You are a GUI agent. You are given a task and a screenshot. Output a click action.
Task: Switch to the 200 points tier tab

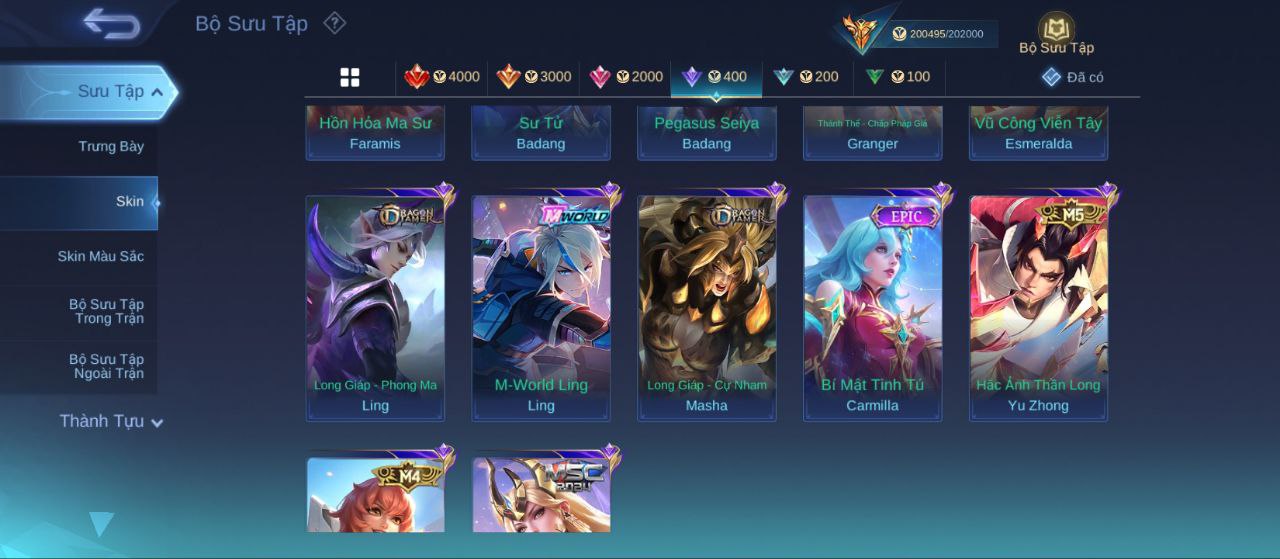coord(806,77)
